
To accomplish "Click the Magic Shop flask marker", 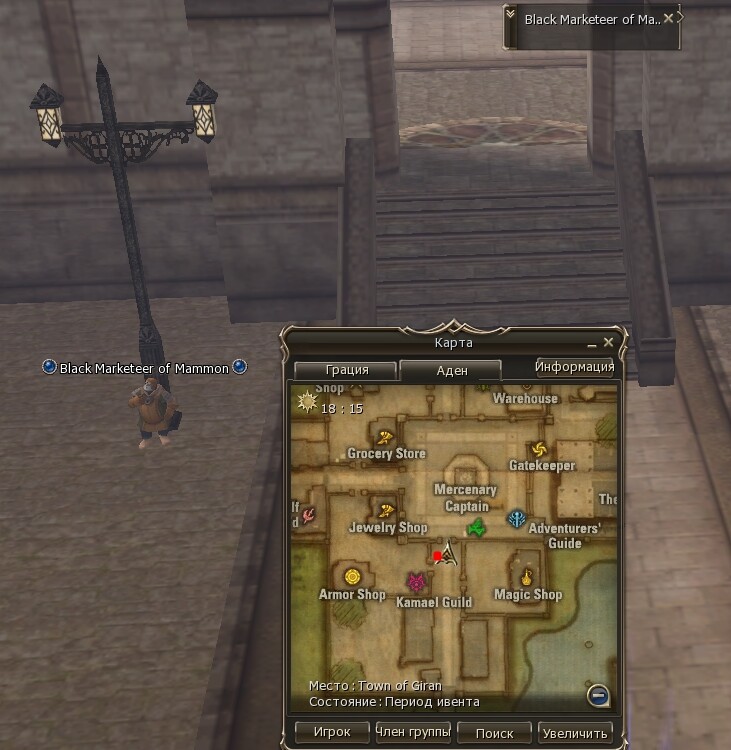I will click(x=527, y=577).
